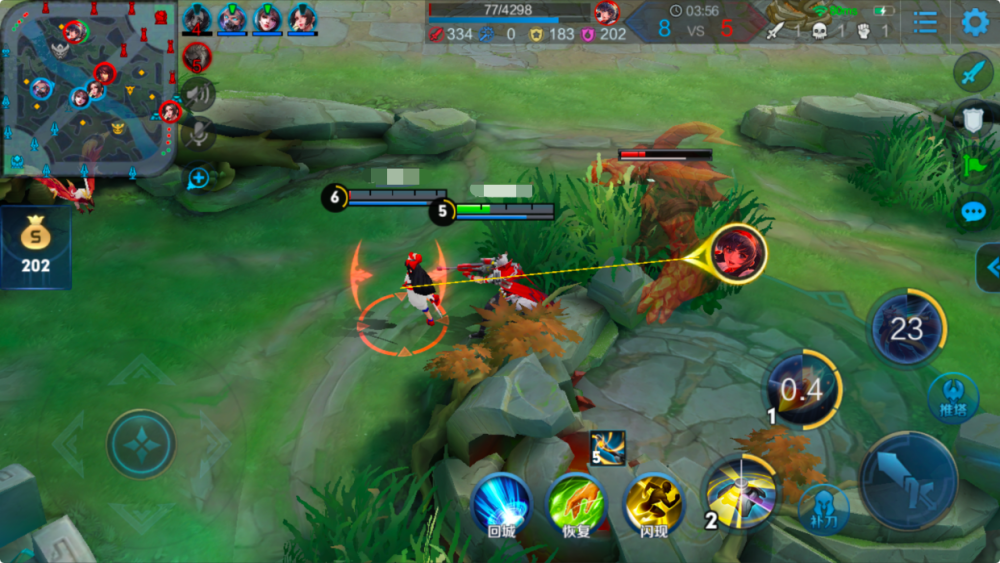The image size is (1000, 563).
Task: Open the chat bubble quick messages
Action: (972, 211)
